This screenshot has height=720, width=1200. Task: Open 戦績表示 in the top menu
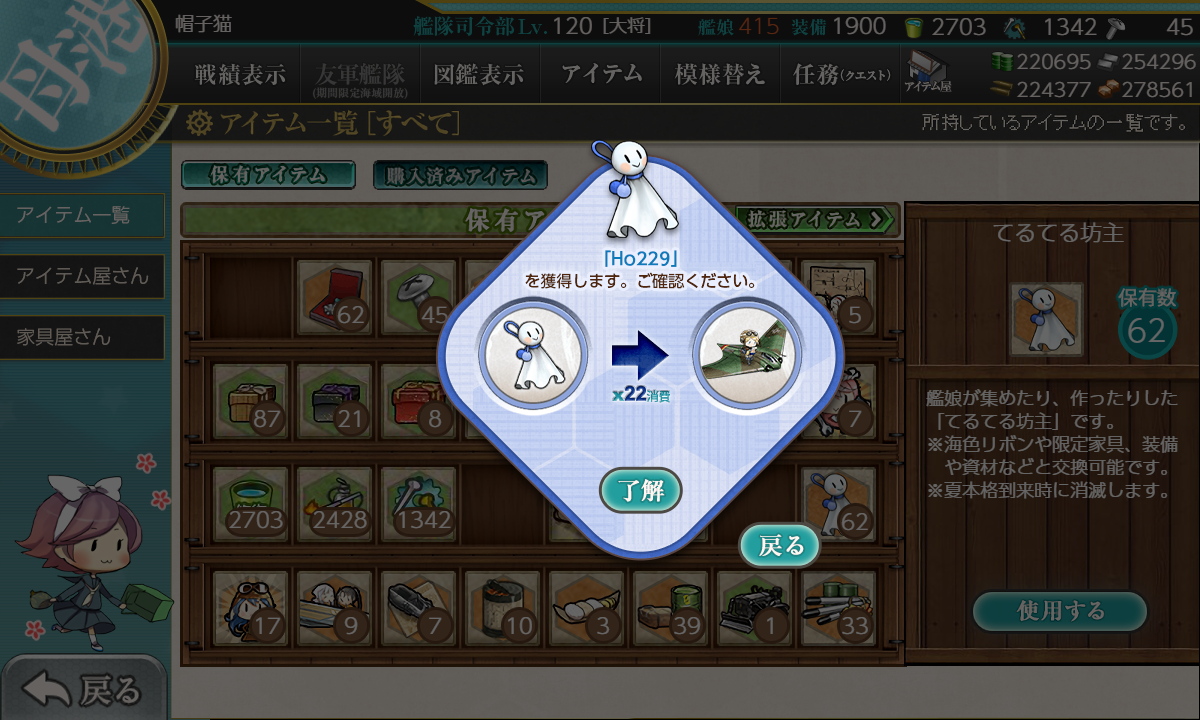[240, 74]
